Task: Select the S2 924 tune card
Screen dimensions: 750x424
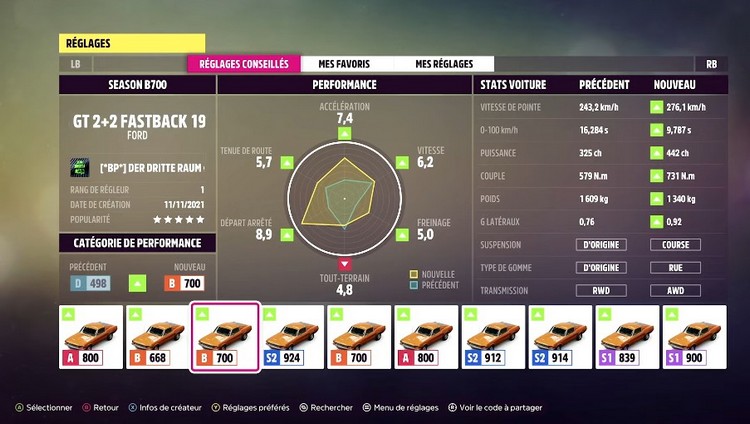Action: (291, 337)
